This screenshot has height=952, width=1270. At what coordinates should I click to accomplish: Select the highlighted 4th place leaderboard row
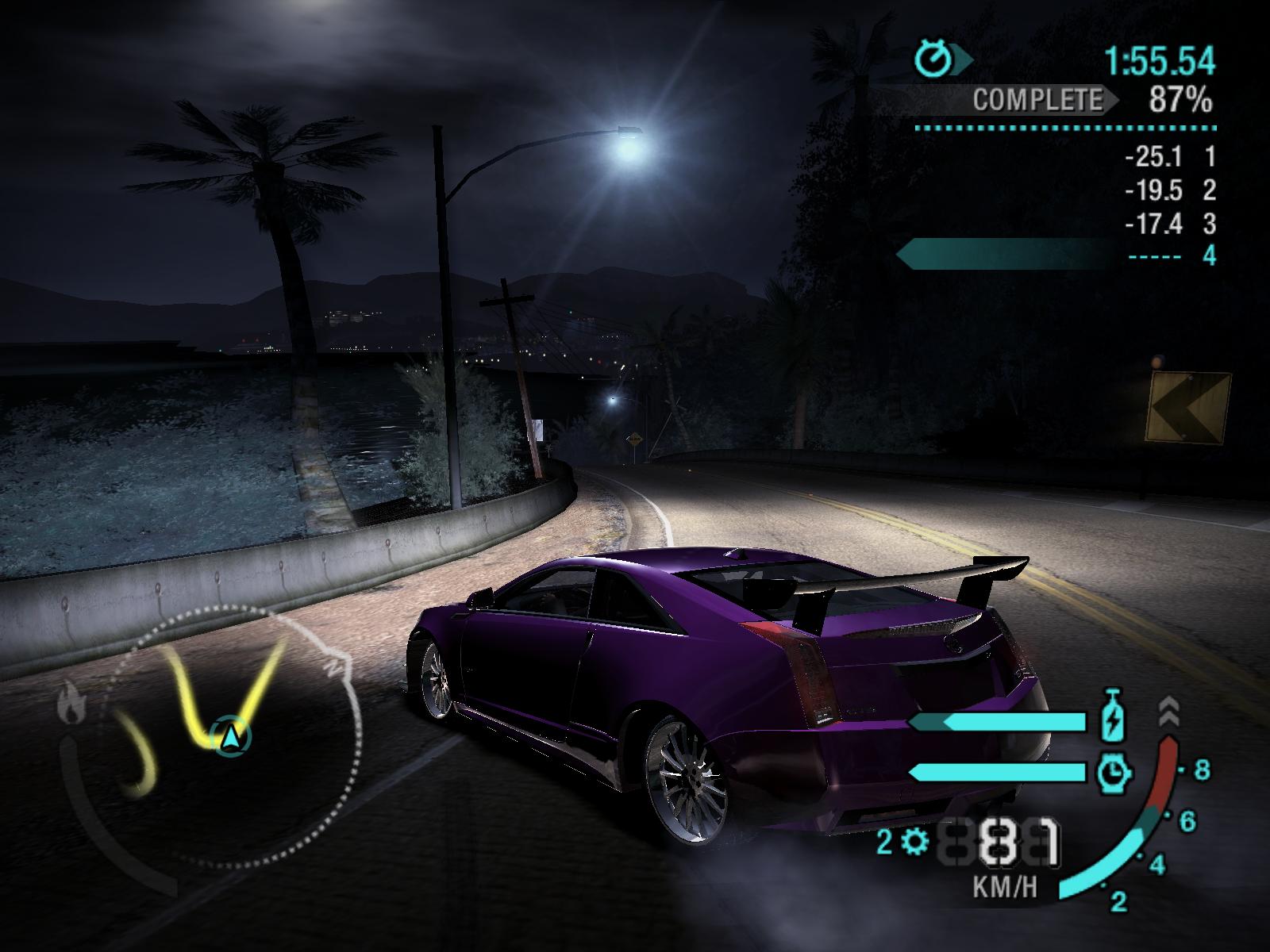[1057, 255]
